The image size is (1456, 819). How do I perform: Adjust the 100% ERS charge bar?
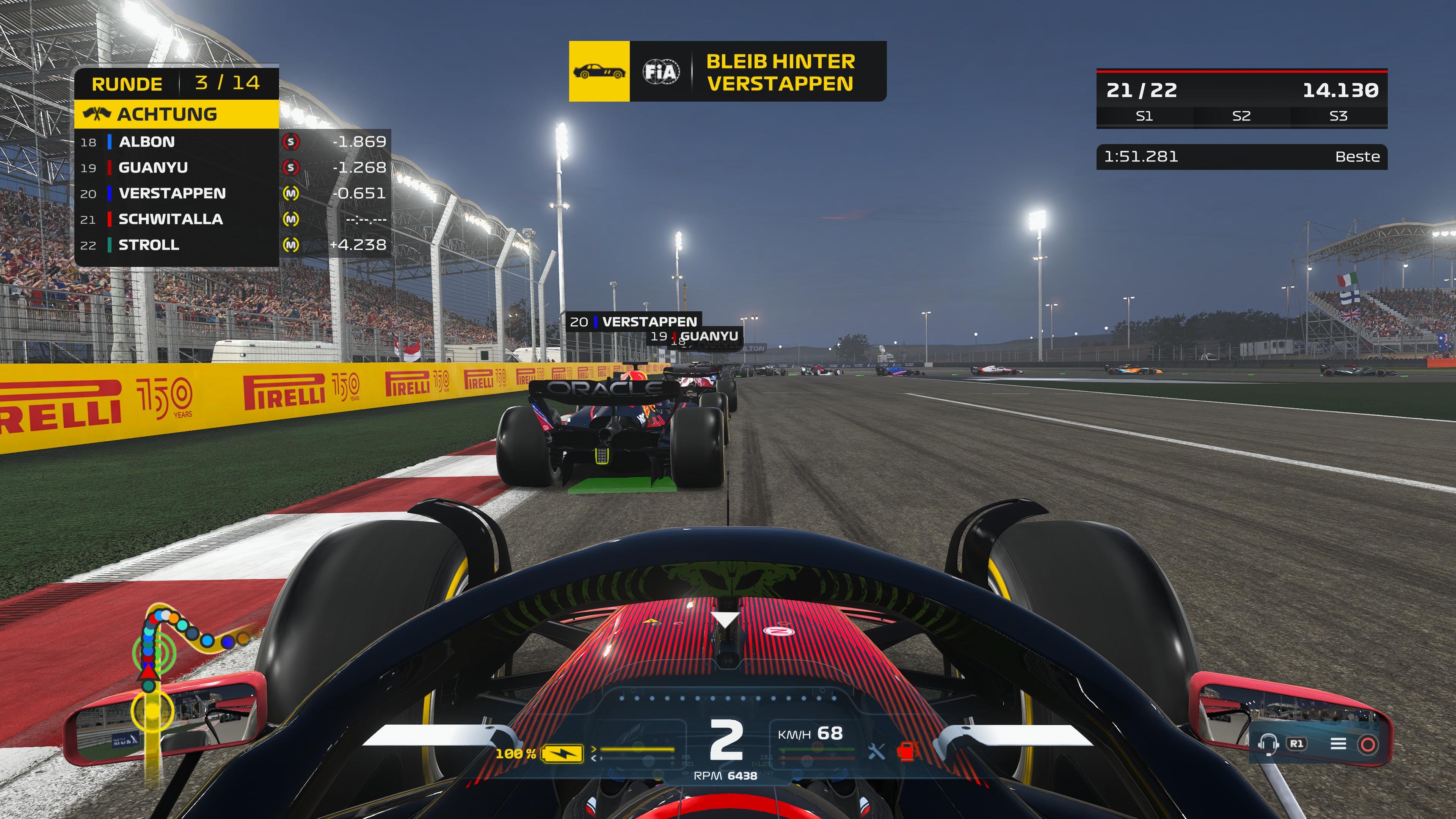pos(638,750)
